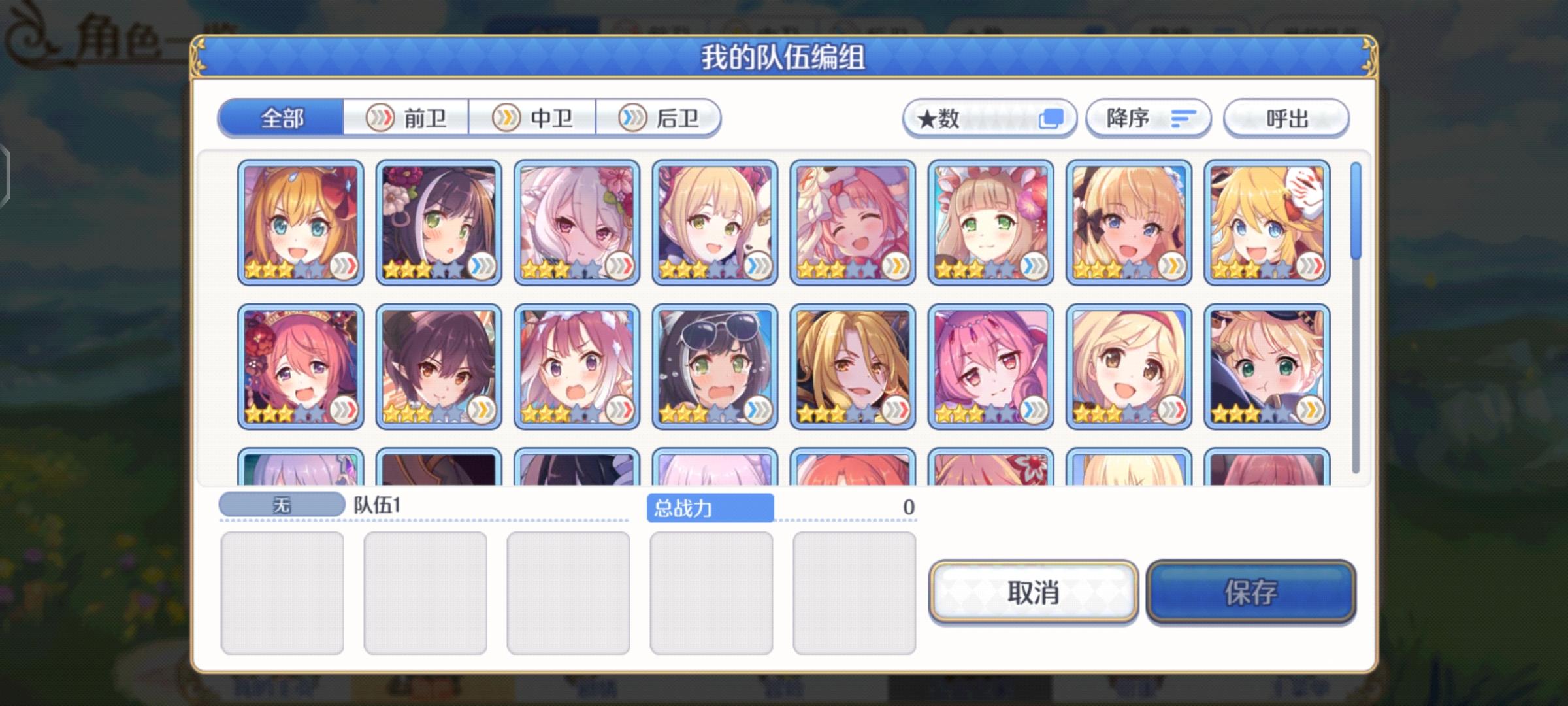
Task: Toggle the duplicate filter icon beside ★数
Action: click(1051, 118)
